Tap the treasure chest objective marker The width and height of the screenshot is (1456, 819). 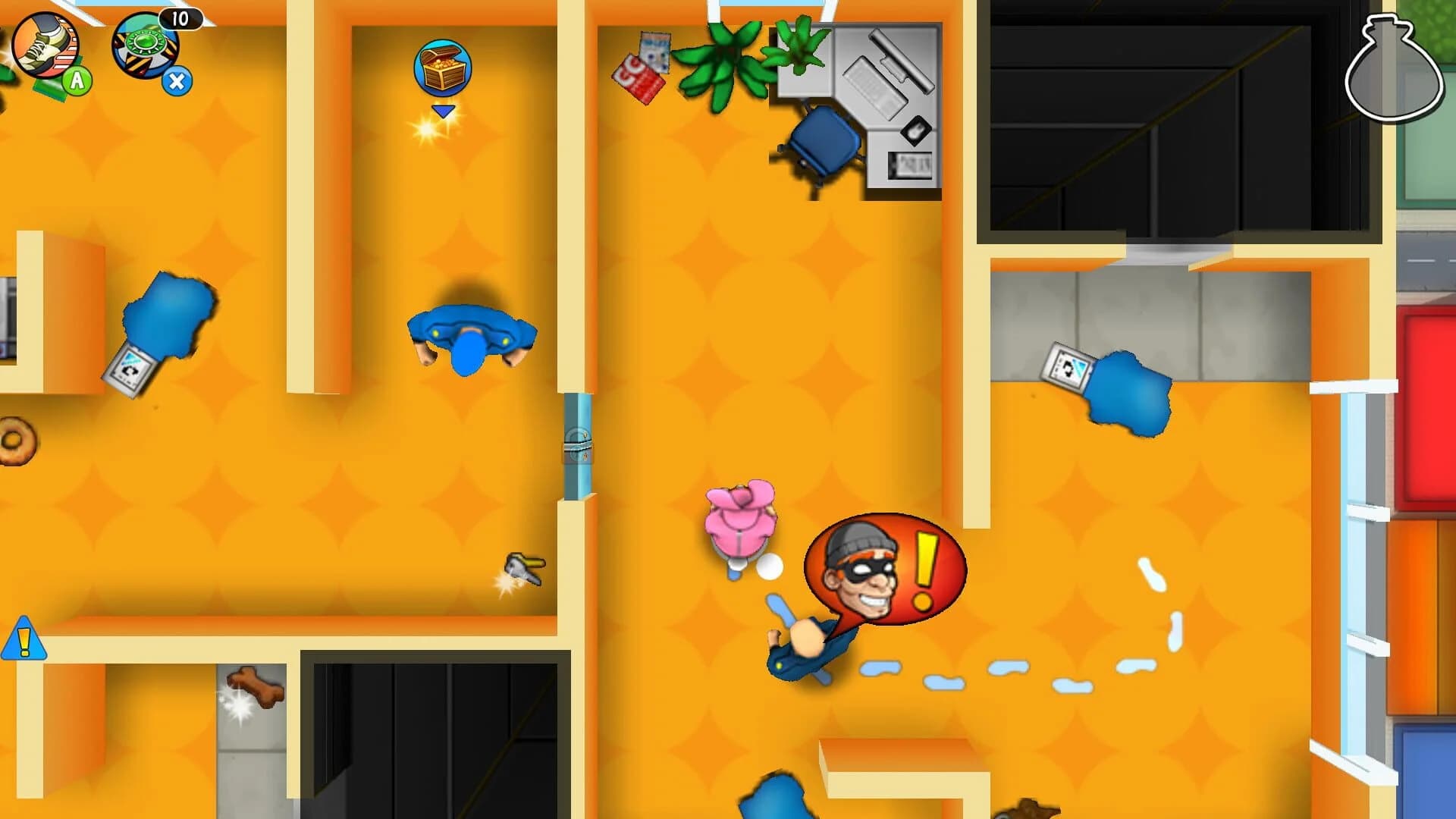point(442,67)
